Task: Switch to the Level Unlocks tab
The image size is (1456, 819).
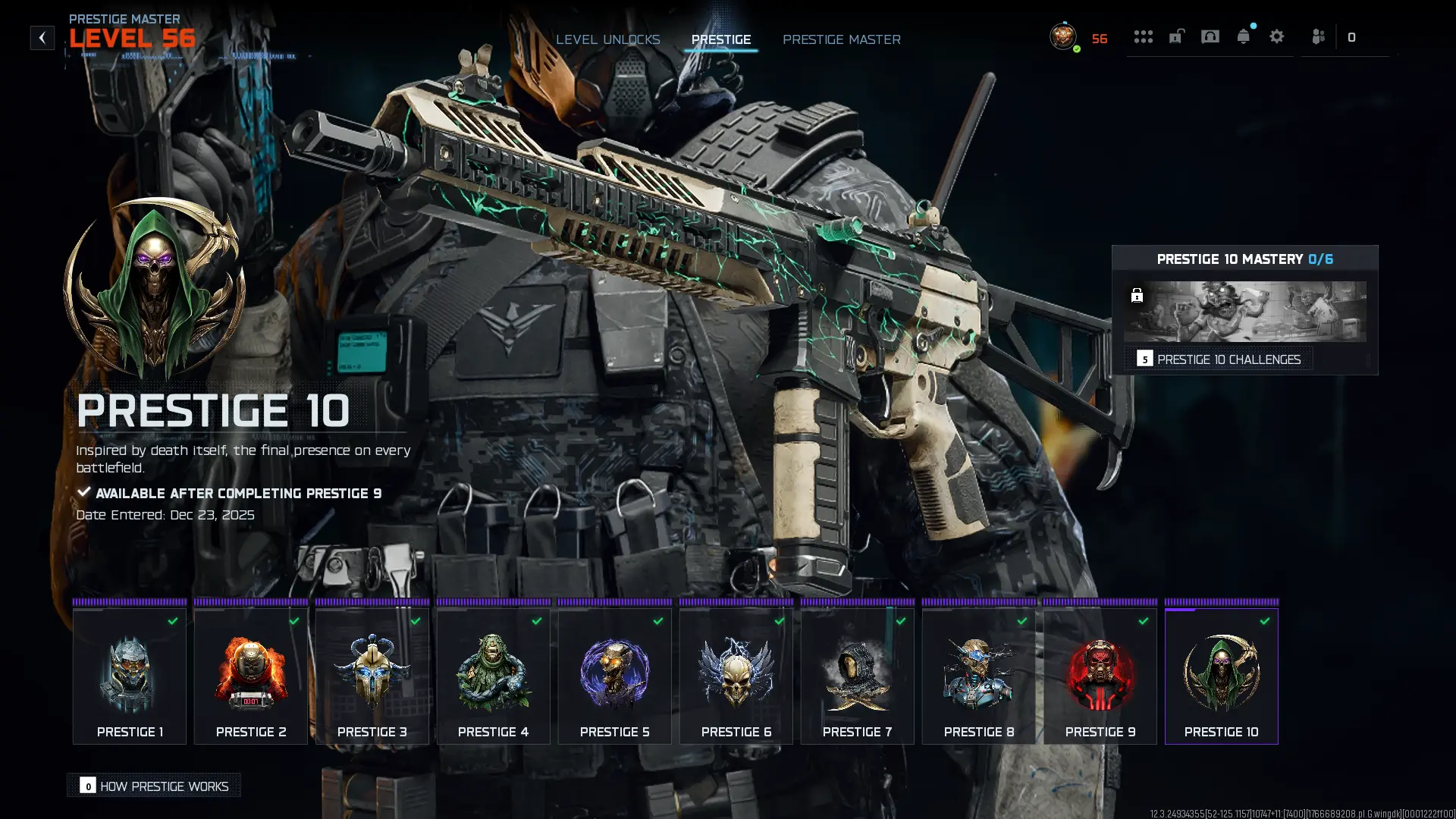Action: tap(608, 39)
